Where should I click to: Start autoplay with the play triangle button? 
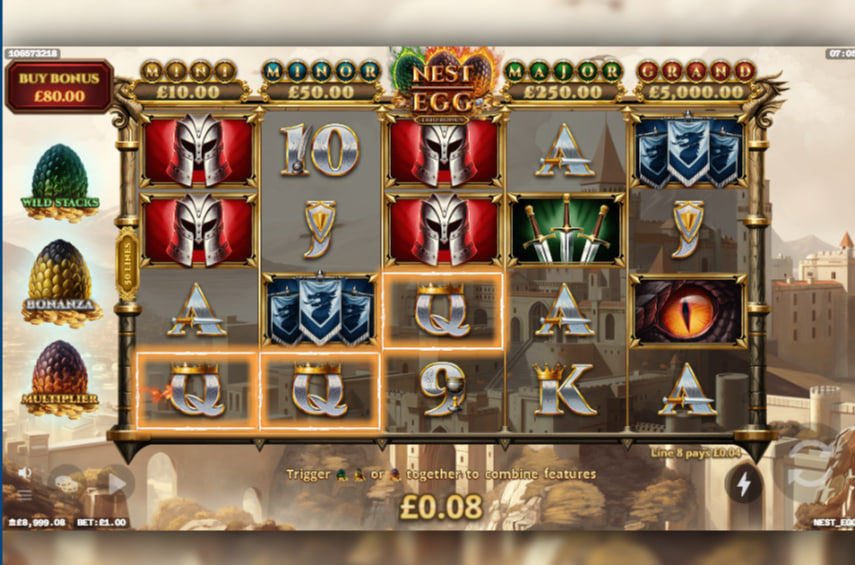116,483
